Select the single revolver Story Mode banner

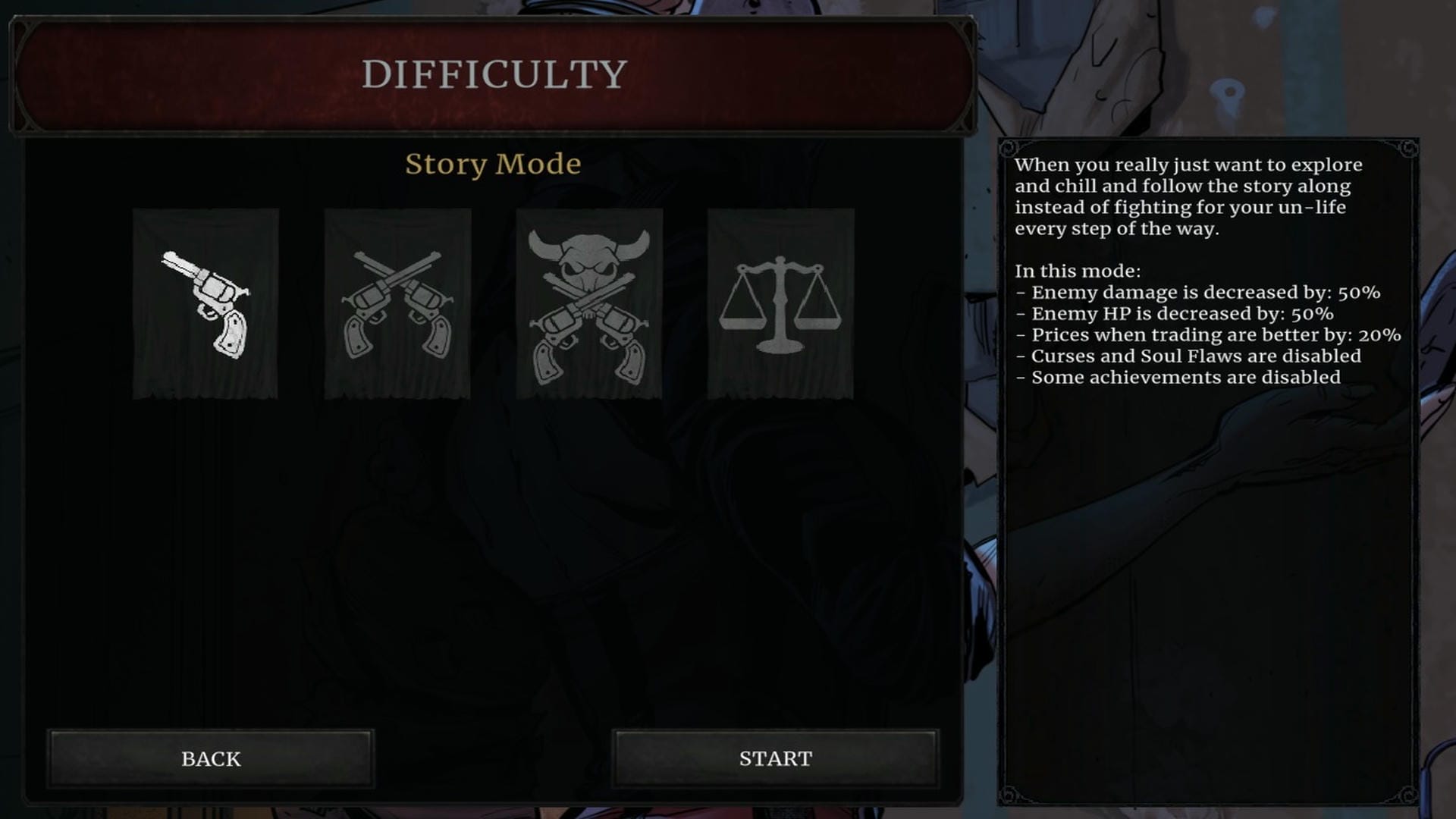coord(206,303)
